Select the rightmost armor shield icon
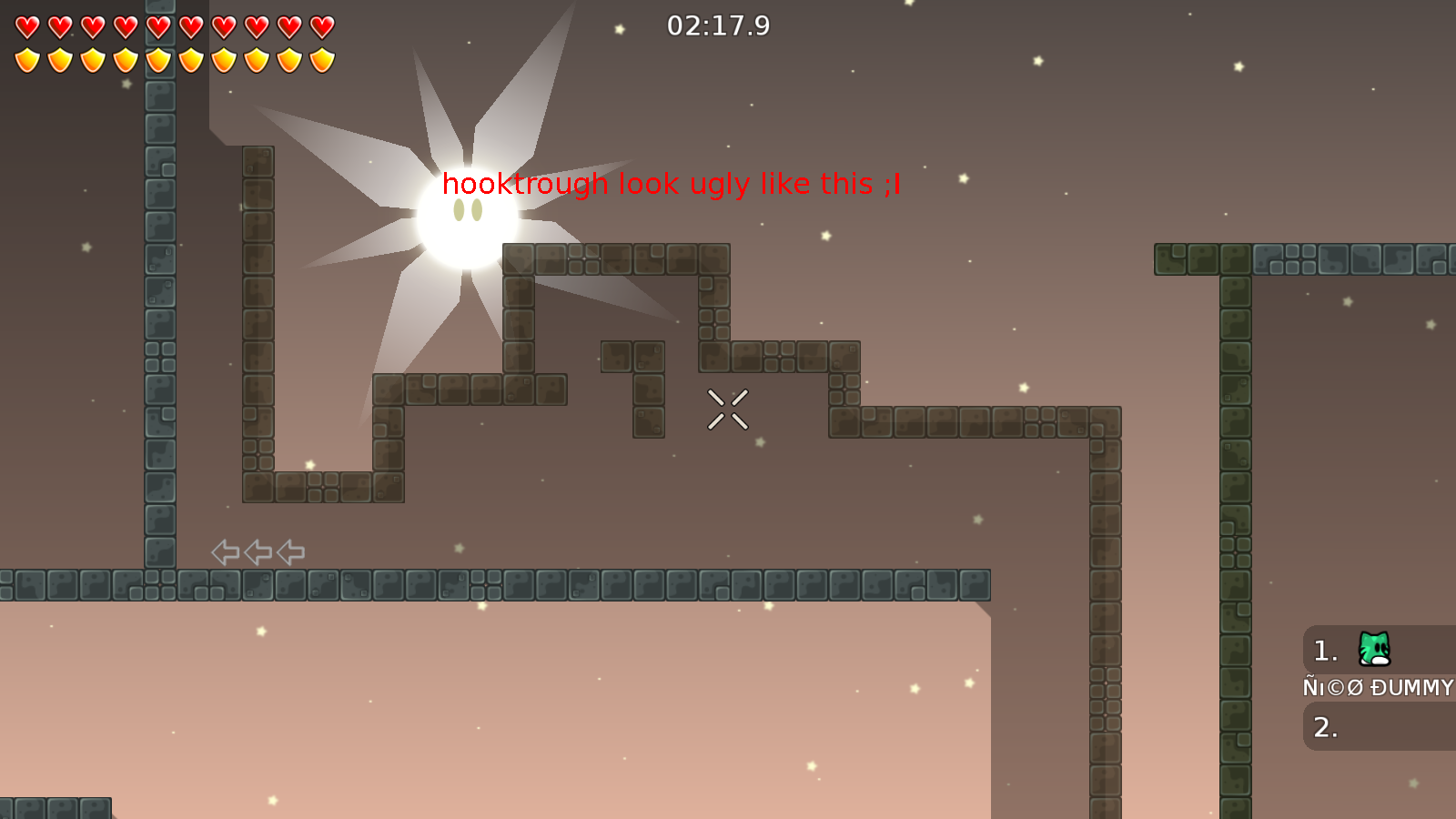 pos(320,58)
